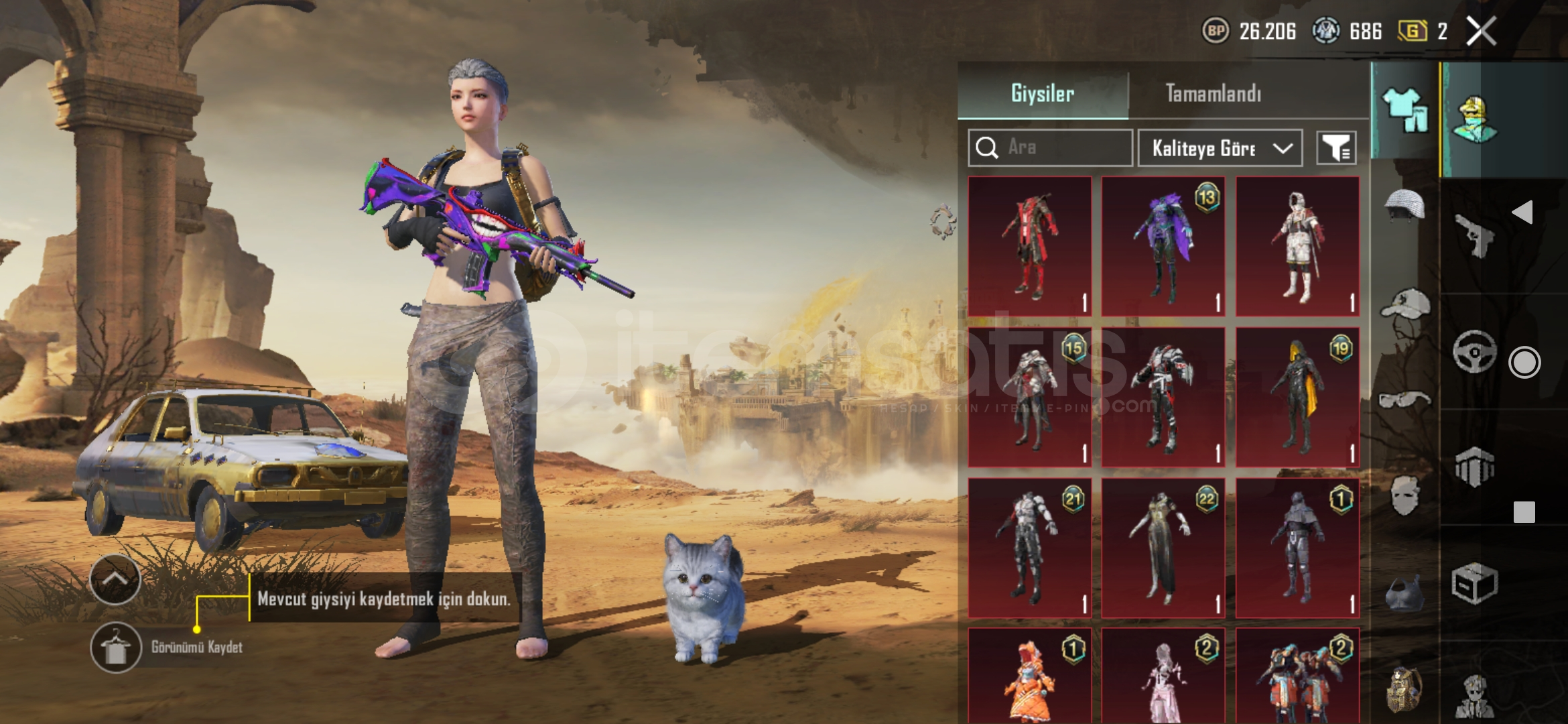The image size is (1568, 724).
Task: Select the white hooded outfit
Action: [1298, 246]
